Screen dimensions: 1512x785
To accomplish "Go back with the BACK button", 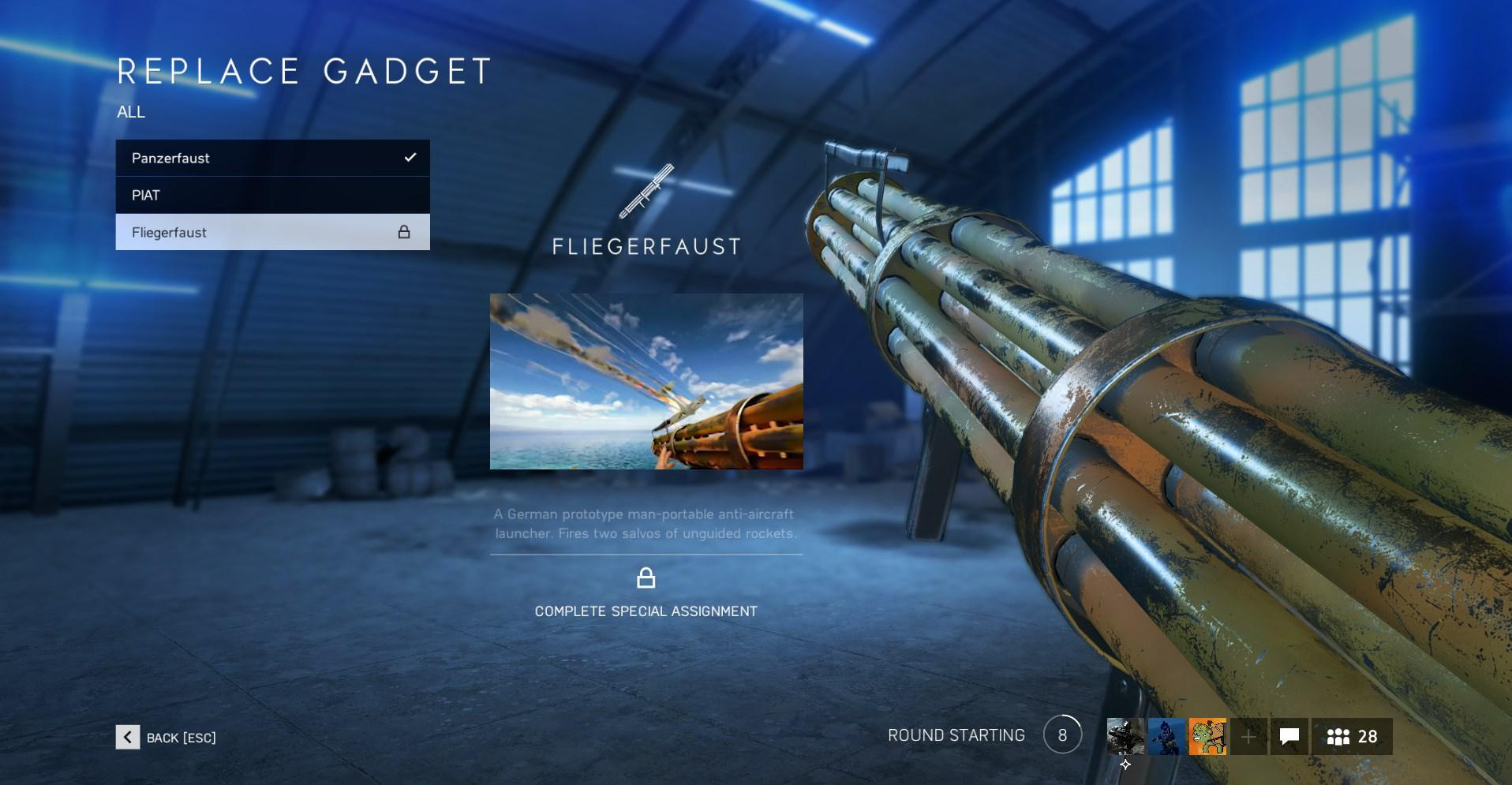I will click(166, 737).
